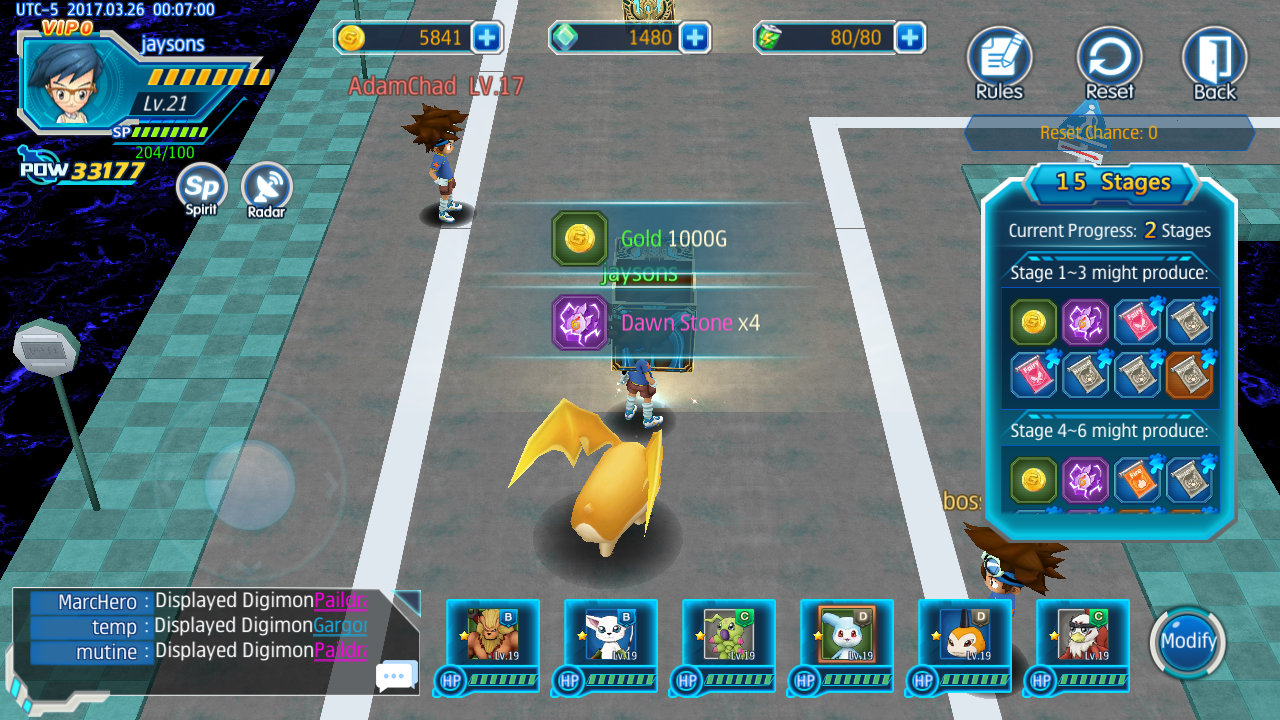Tap the gold coin reward under Stage 1~3
This screenshot has height=720, width=1280.
point(1033,322)
